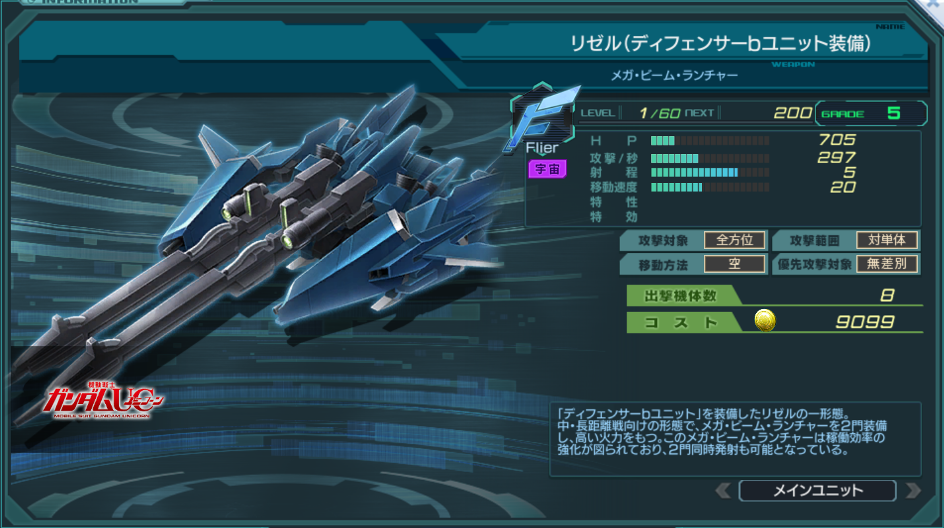Go to the previous page with the left arrow

click(x=723, y=490)
